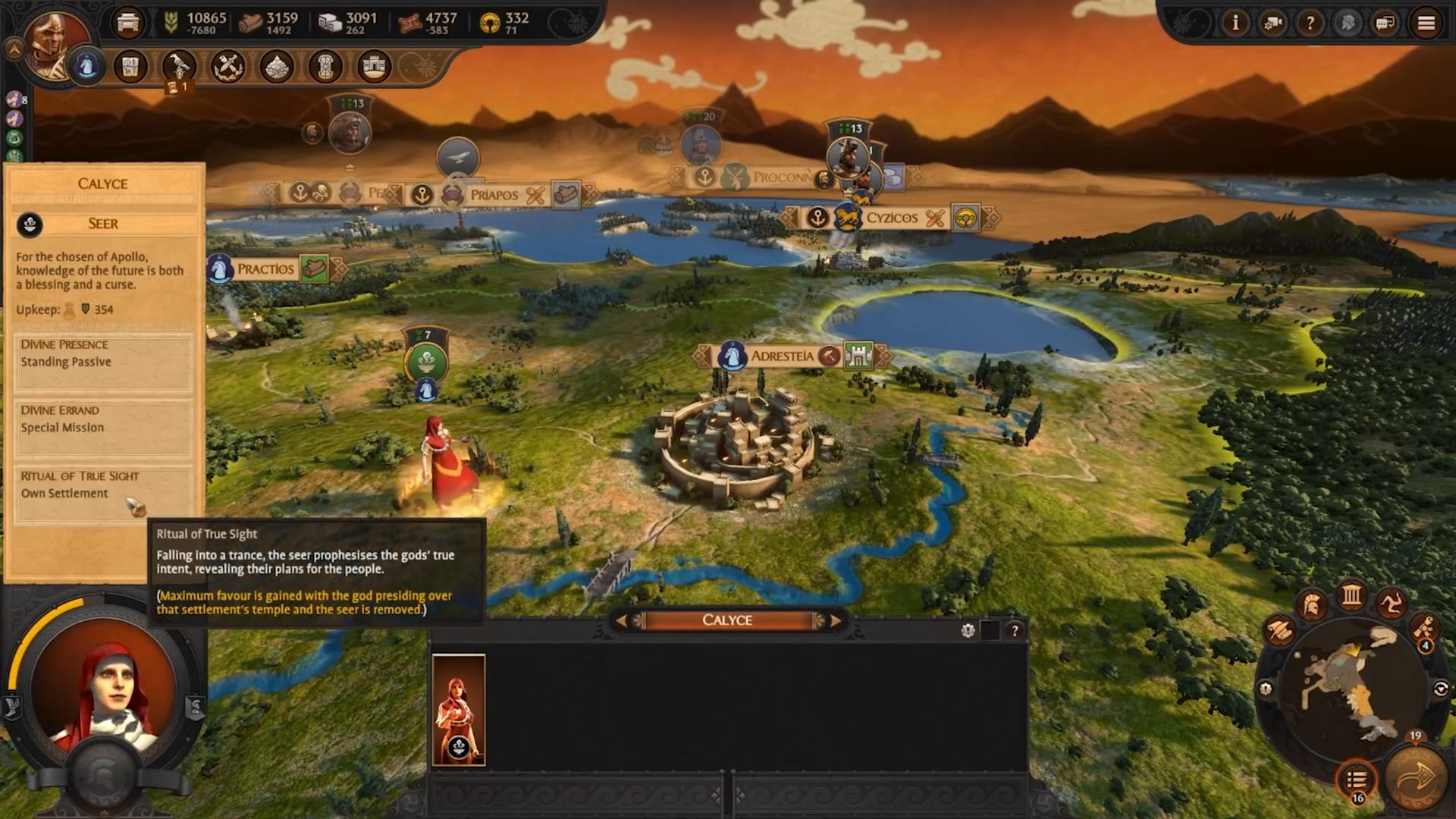Select Calyce's unit card in the army panel
The image size is (1456, 819).
pyautogui.click(x=458, y=710)
